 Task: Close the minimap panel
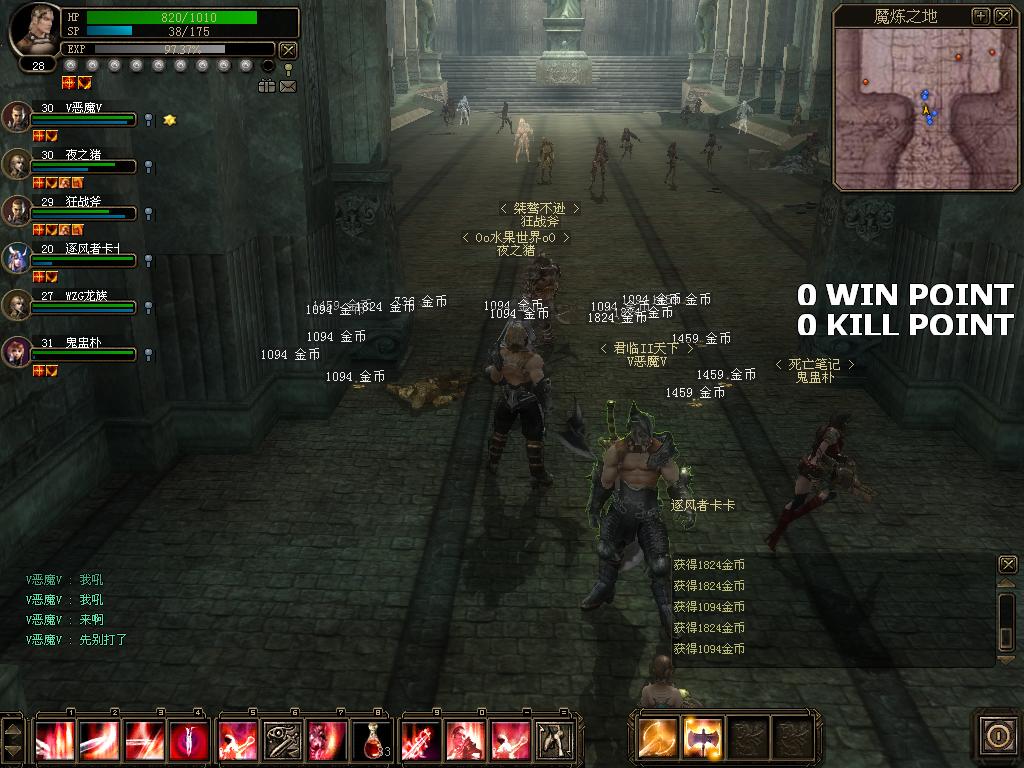(1002, 16)
